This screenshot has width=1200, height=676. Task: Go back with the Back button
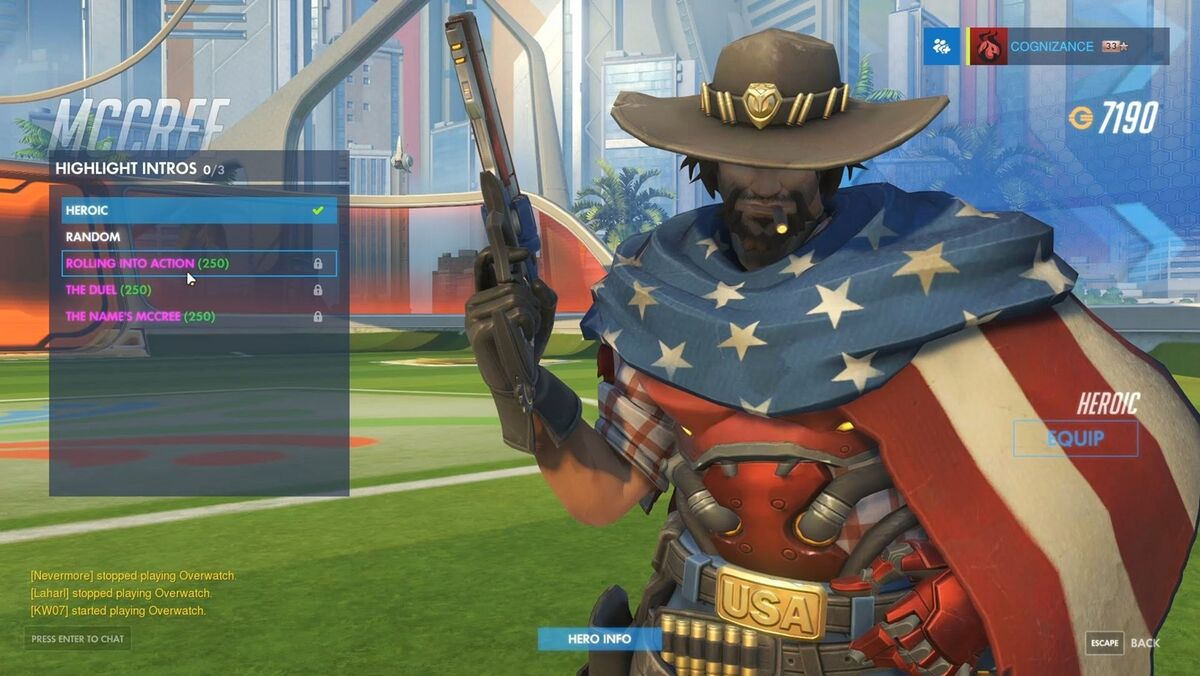[x=1124, y=643]
